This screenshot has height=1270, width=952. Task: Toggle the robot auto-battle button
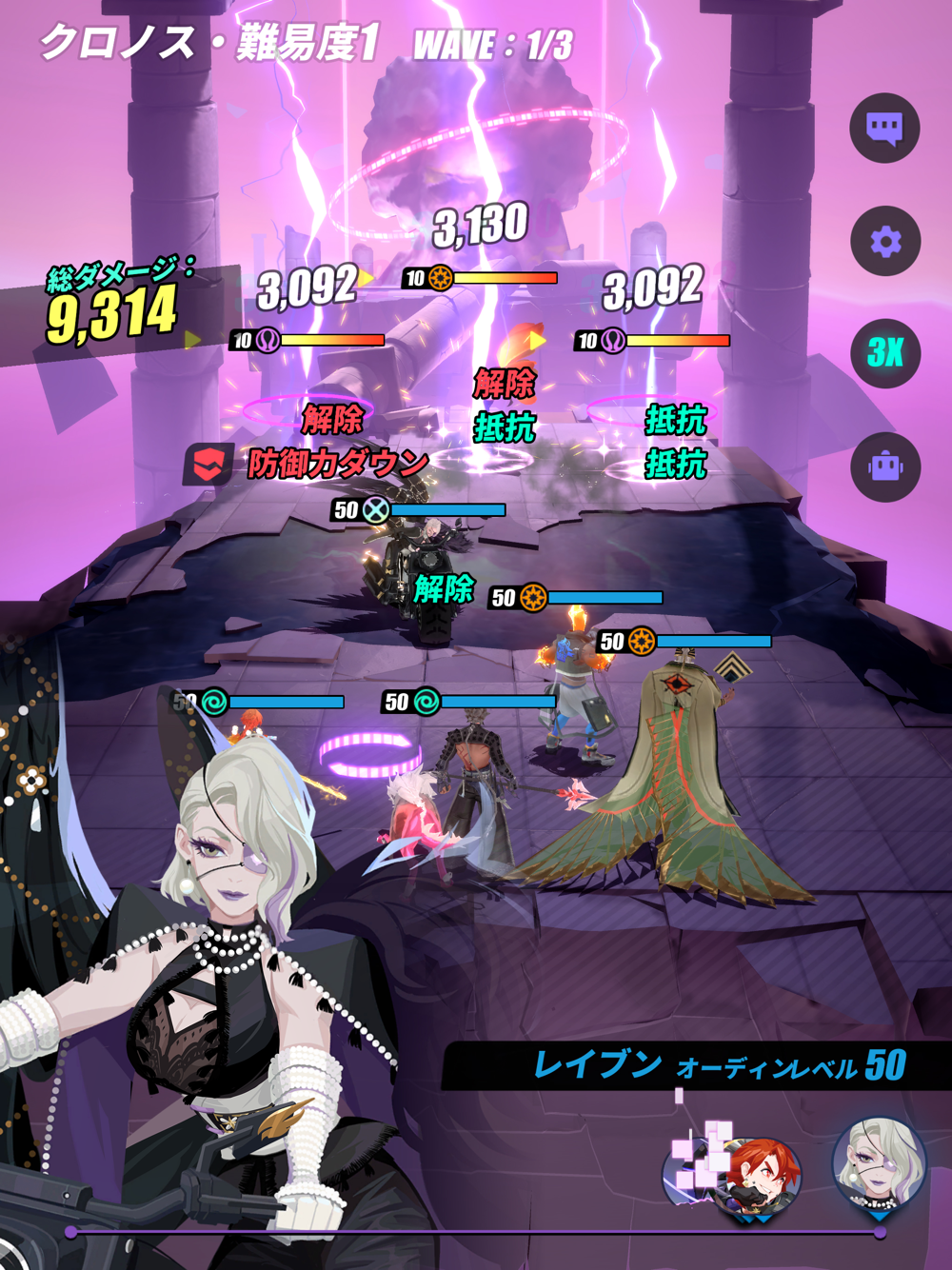[x=884, y=466]
